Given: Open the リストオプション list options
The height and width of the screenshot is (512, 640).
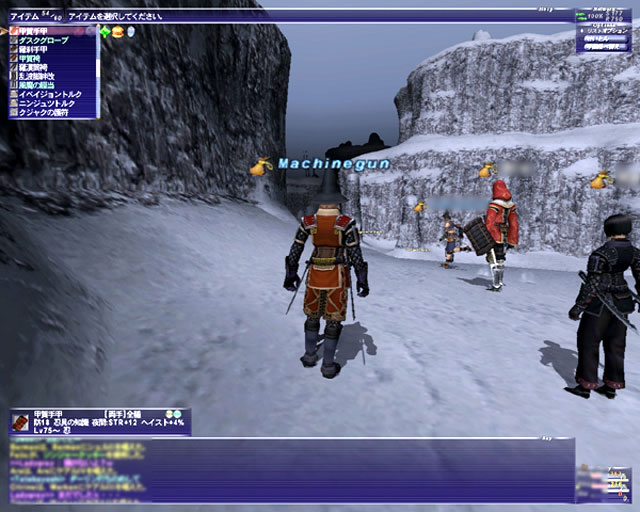Looking at the screenshot, I should (606, 29).
